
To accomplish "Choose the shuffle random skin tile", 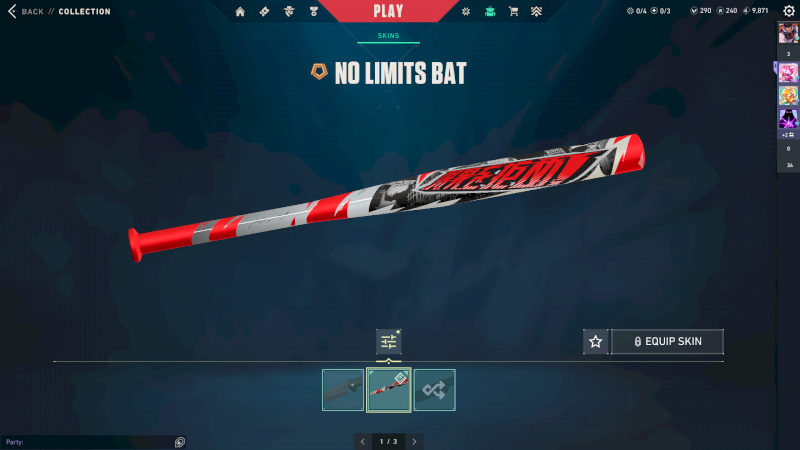I will coord(435,390).
